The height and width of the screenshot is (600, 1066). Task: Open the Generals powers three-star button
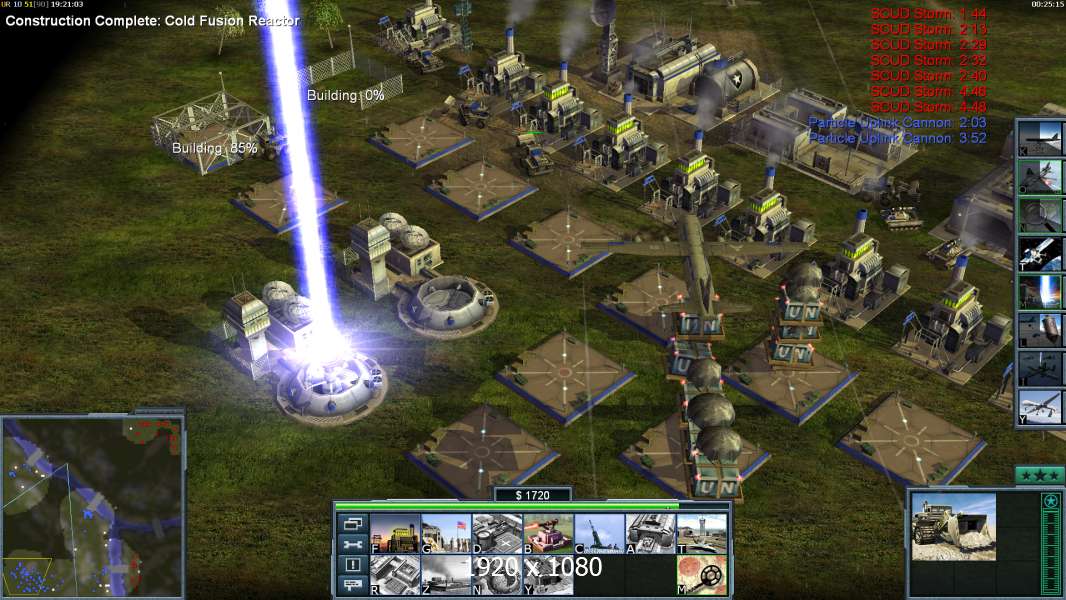coord(1038,474)
